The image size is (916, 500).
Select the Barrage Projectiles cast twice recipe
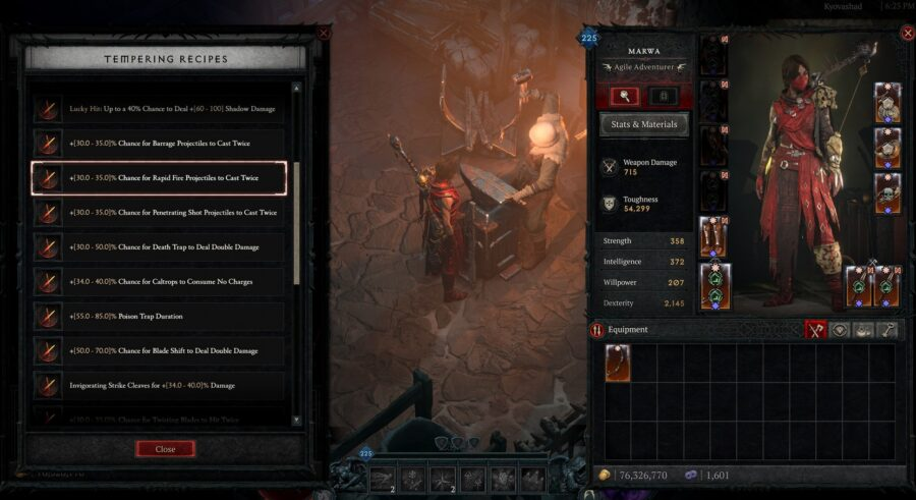pyautogui.click(x=158, y=143)
